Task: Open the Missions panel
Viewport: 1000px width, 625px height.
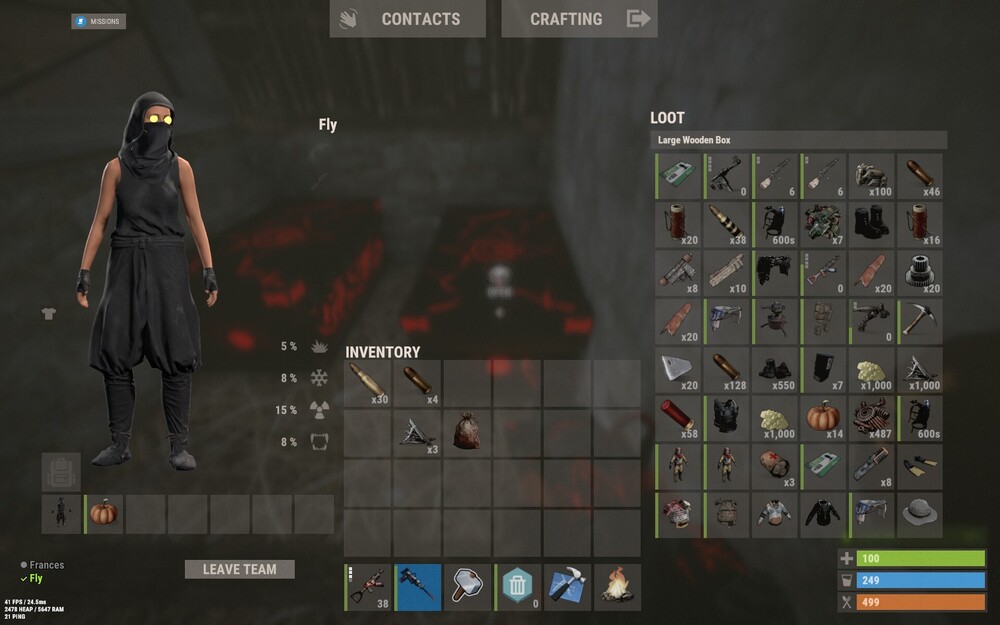Action: 99,21
